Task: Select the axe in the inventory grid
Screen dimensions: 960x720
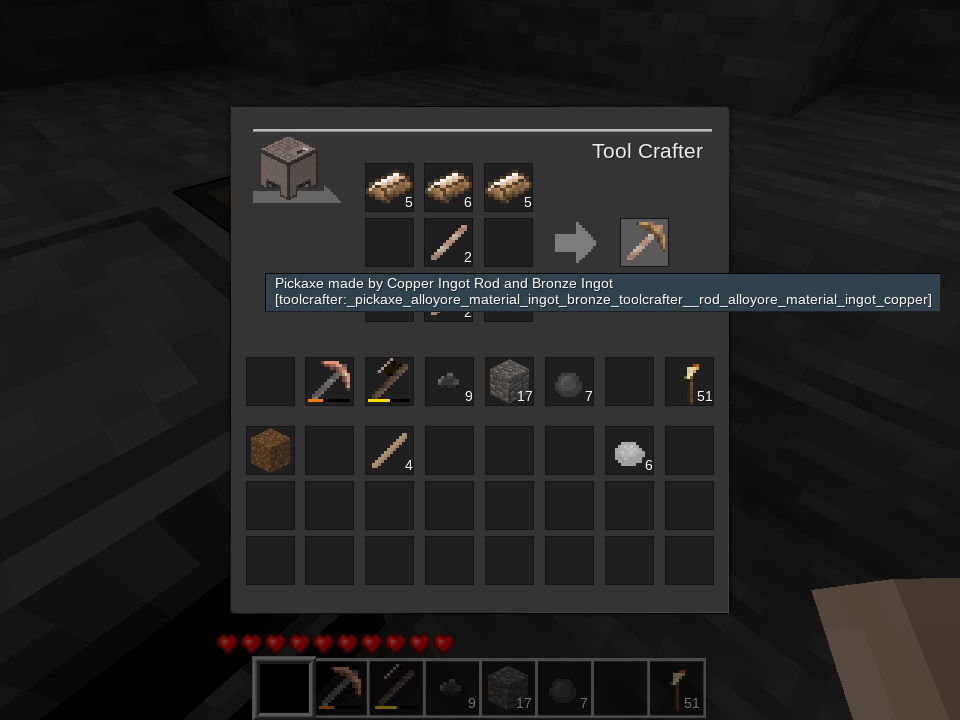Action: tap(389, 381)
